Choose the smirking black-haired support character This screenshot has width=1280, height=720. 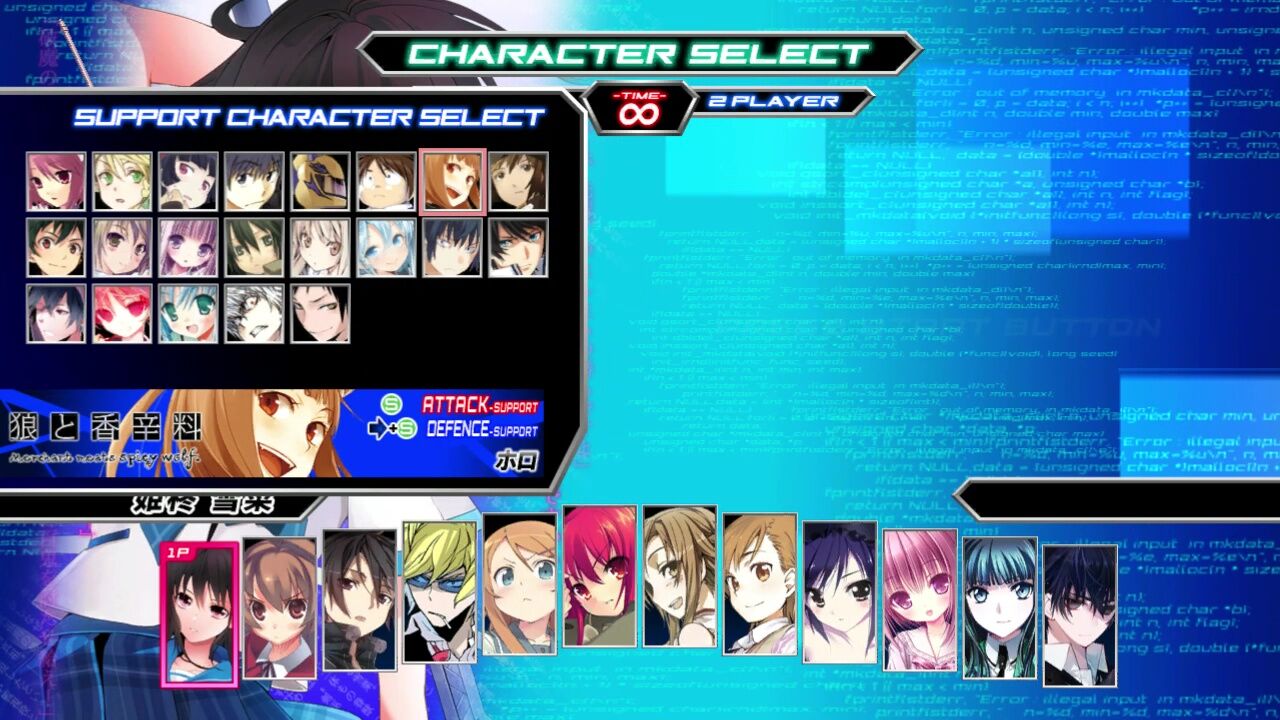coord(321,313)
